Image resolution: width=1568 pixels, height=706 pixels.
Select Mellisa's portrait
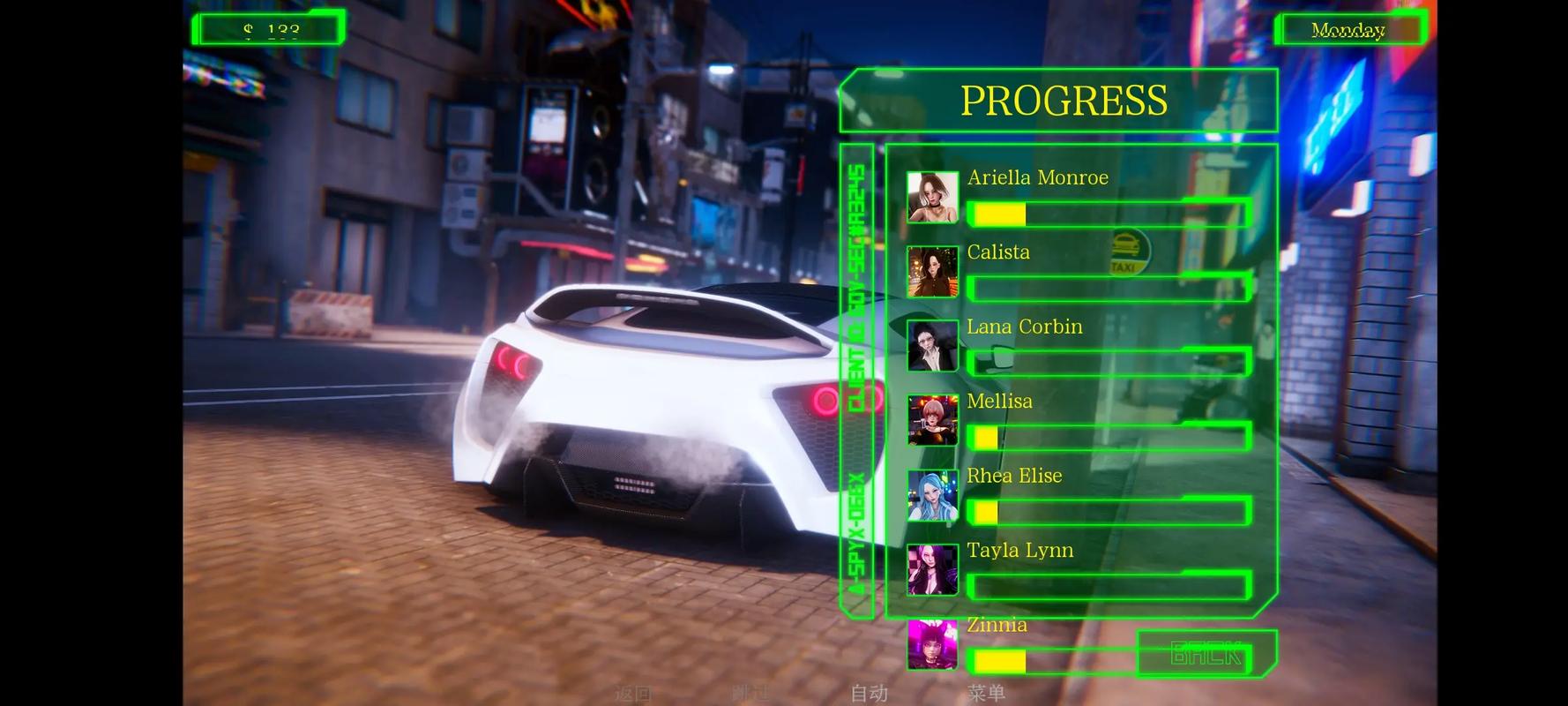[932, 420]
